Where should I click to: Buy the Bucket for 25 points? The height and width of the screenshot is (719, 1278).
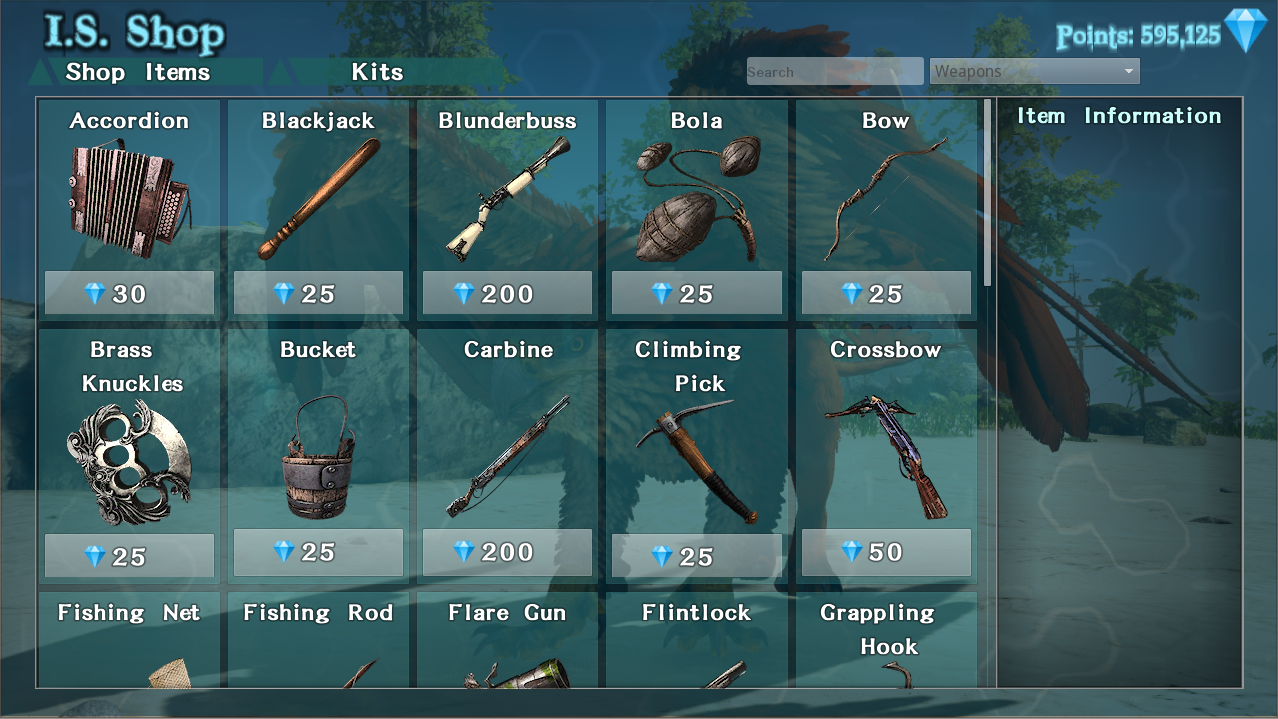[318, 552]
